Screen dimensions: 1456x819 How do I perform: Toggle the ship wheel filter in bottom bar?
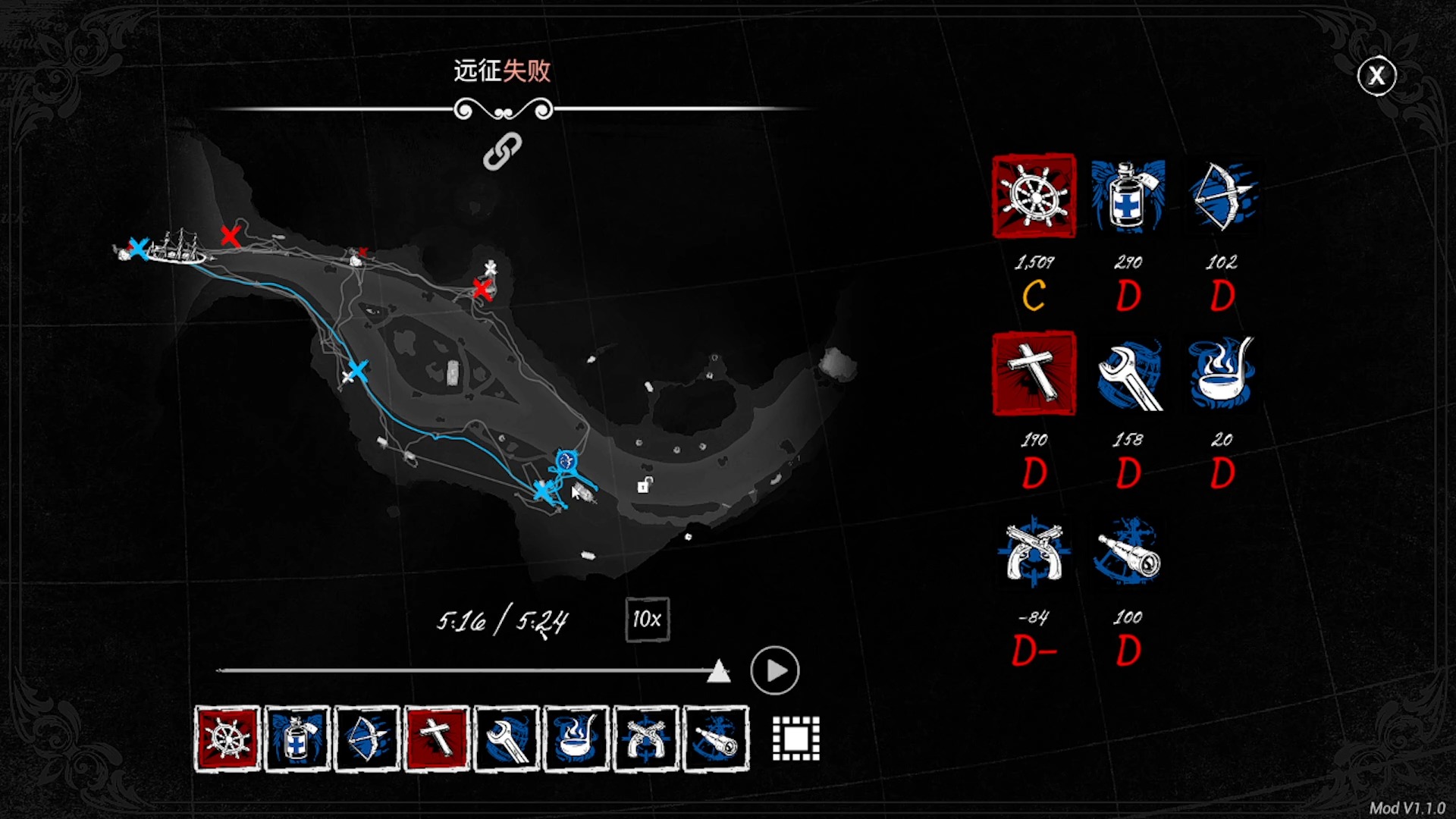coord(227,739)
